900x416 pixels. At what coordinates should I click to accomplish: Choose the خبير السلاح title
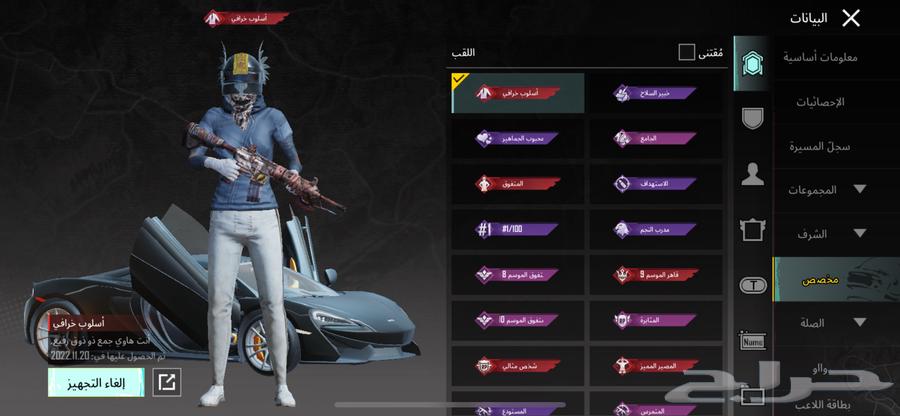click(x=655, y=93)
